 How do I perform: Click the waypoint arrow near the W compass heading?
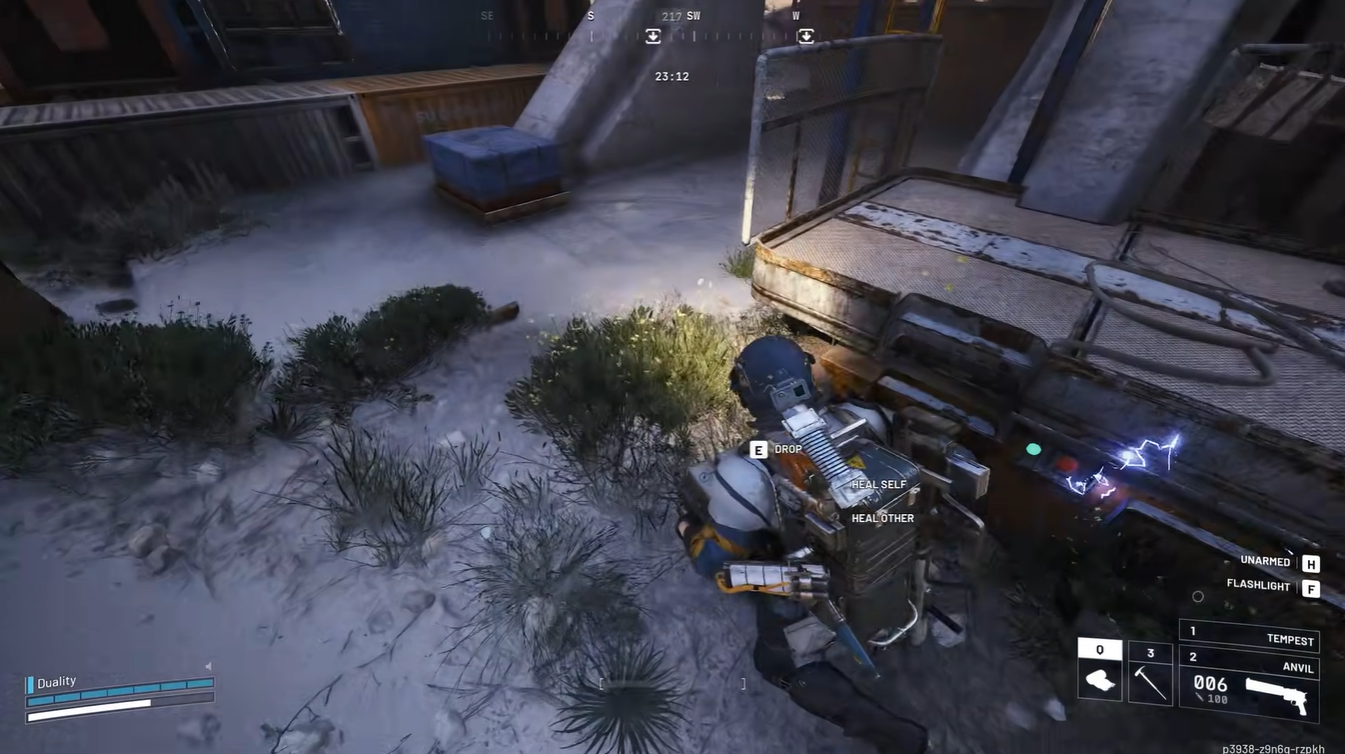tap(806, 36)
